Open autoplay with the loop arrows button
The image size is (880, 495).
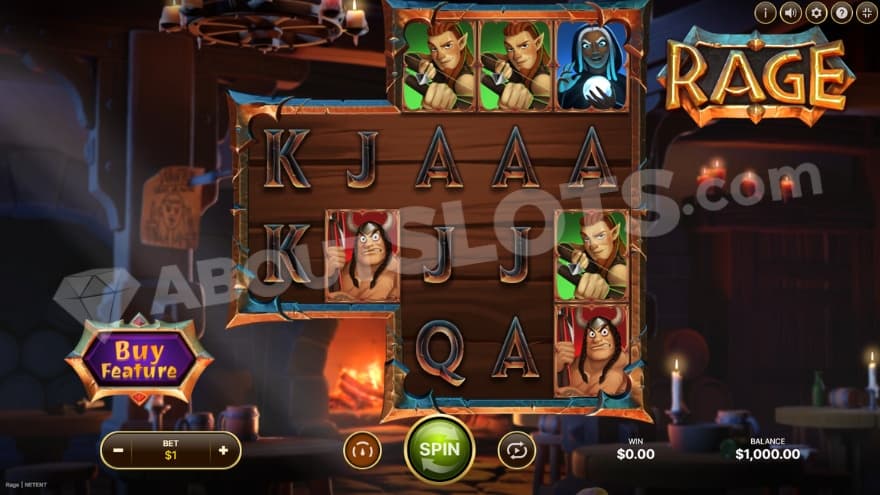pos(516,450)
